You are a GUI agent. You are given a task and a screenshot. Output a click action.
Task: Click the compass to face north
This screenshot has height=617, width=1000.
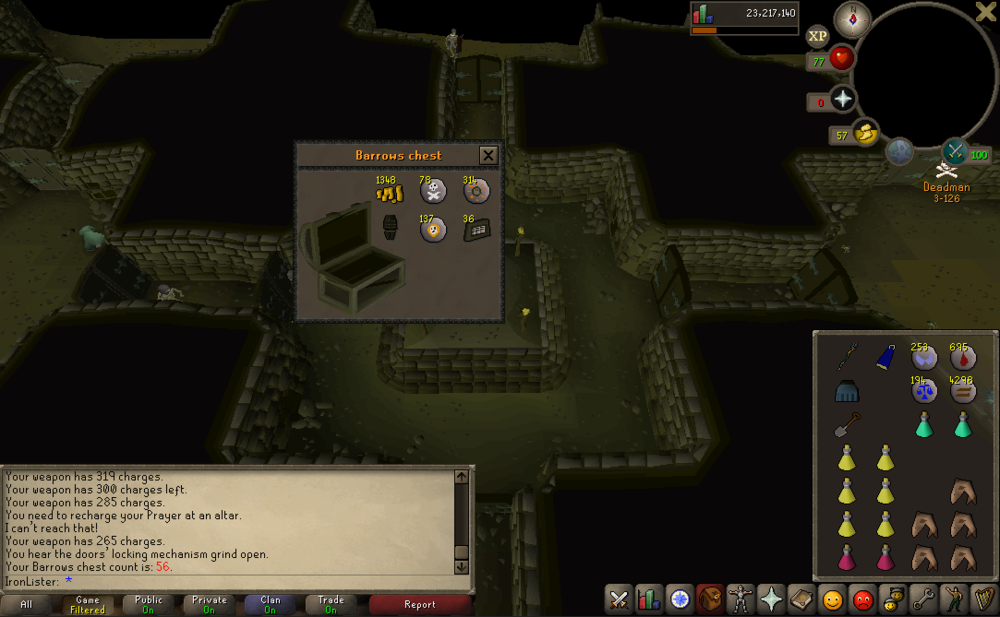pos(852,18)
